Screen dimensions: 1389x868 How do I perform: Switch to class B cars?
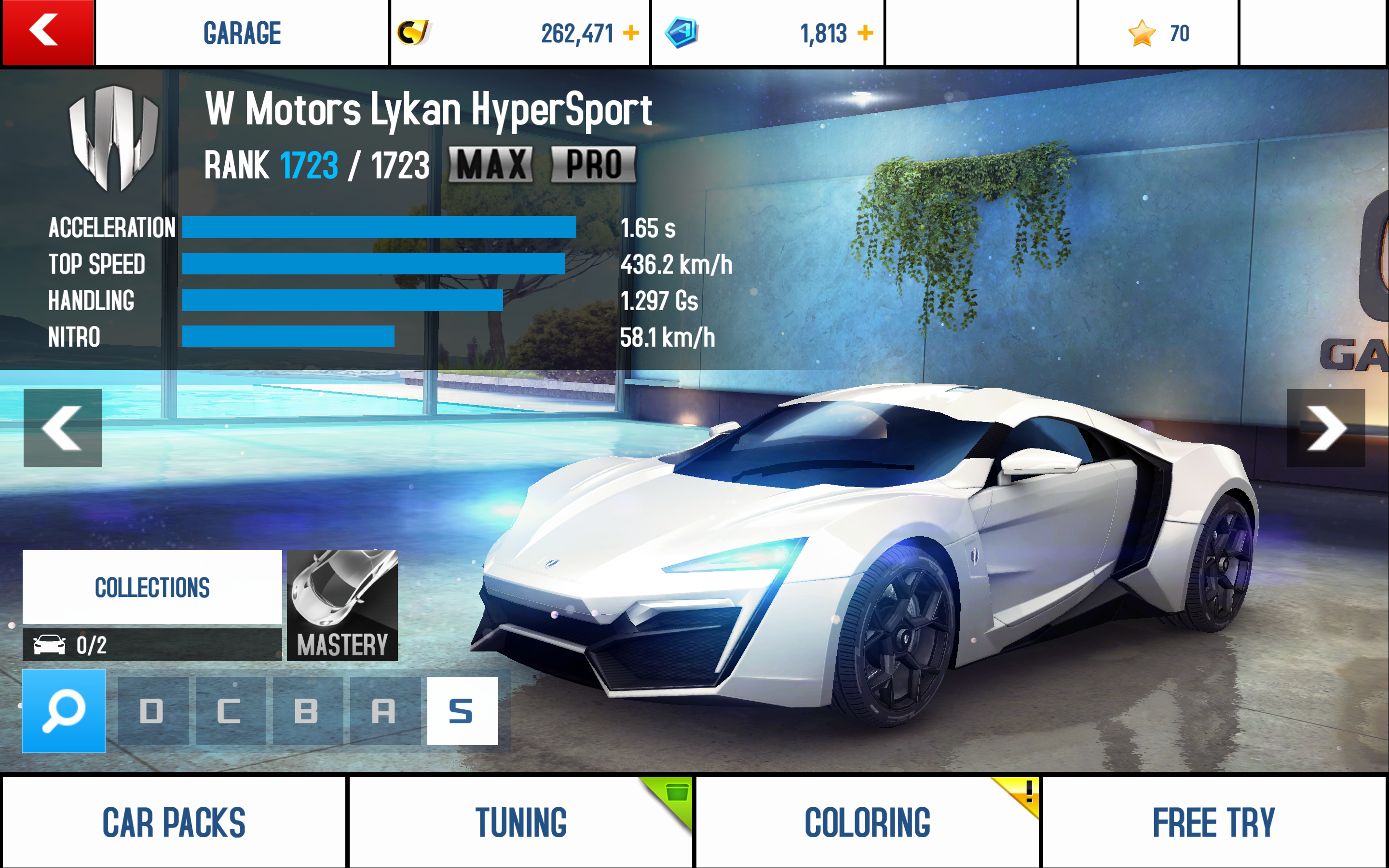coord(307,711)
